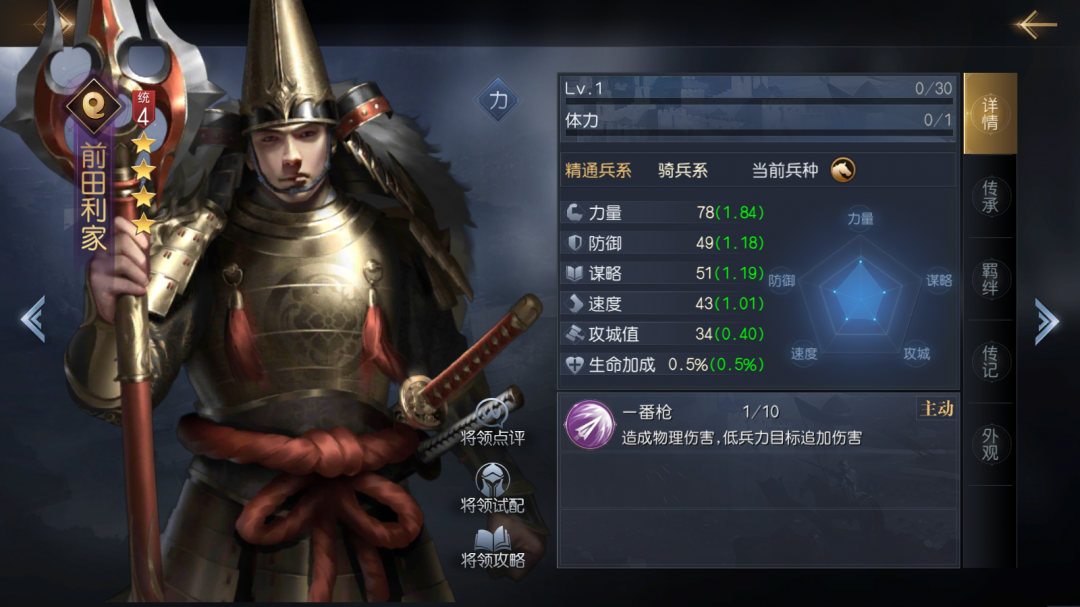Open the 外观 tab

[990, 444]
